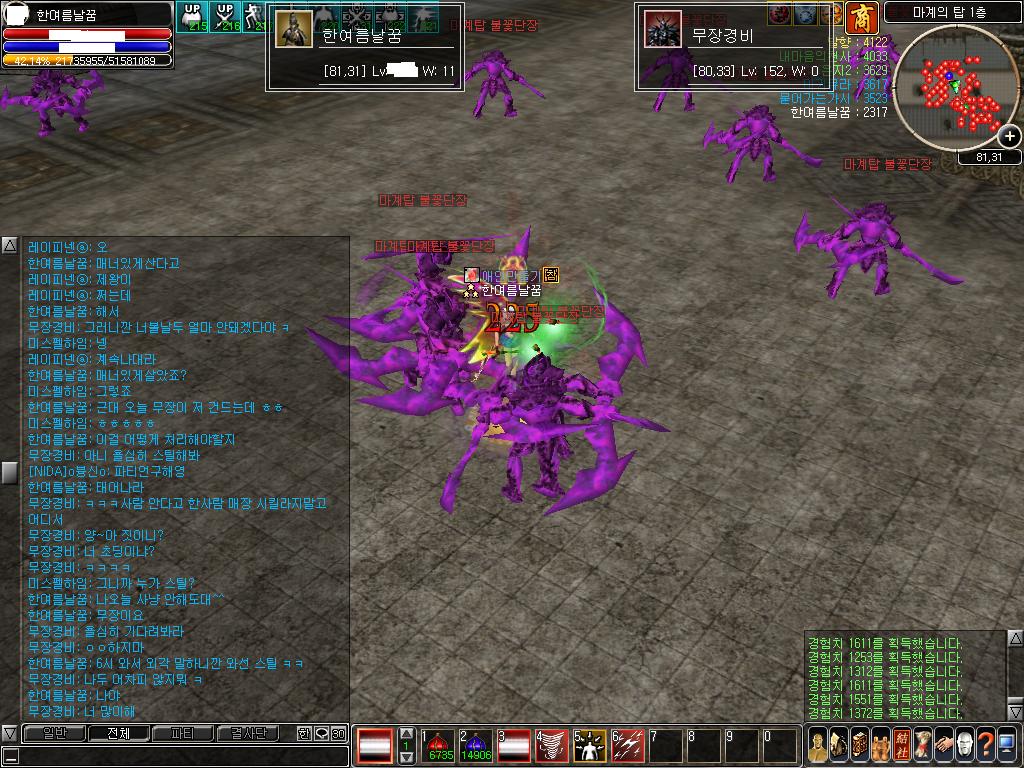The width and height of the screenshot is (1024, 768).
Task: Use the red potion in slot 1
Action: pos(440,745)
